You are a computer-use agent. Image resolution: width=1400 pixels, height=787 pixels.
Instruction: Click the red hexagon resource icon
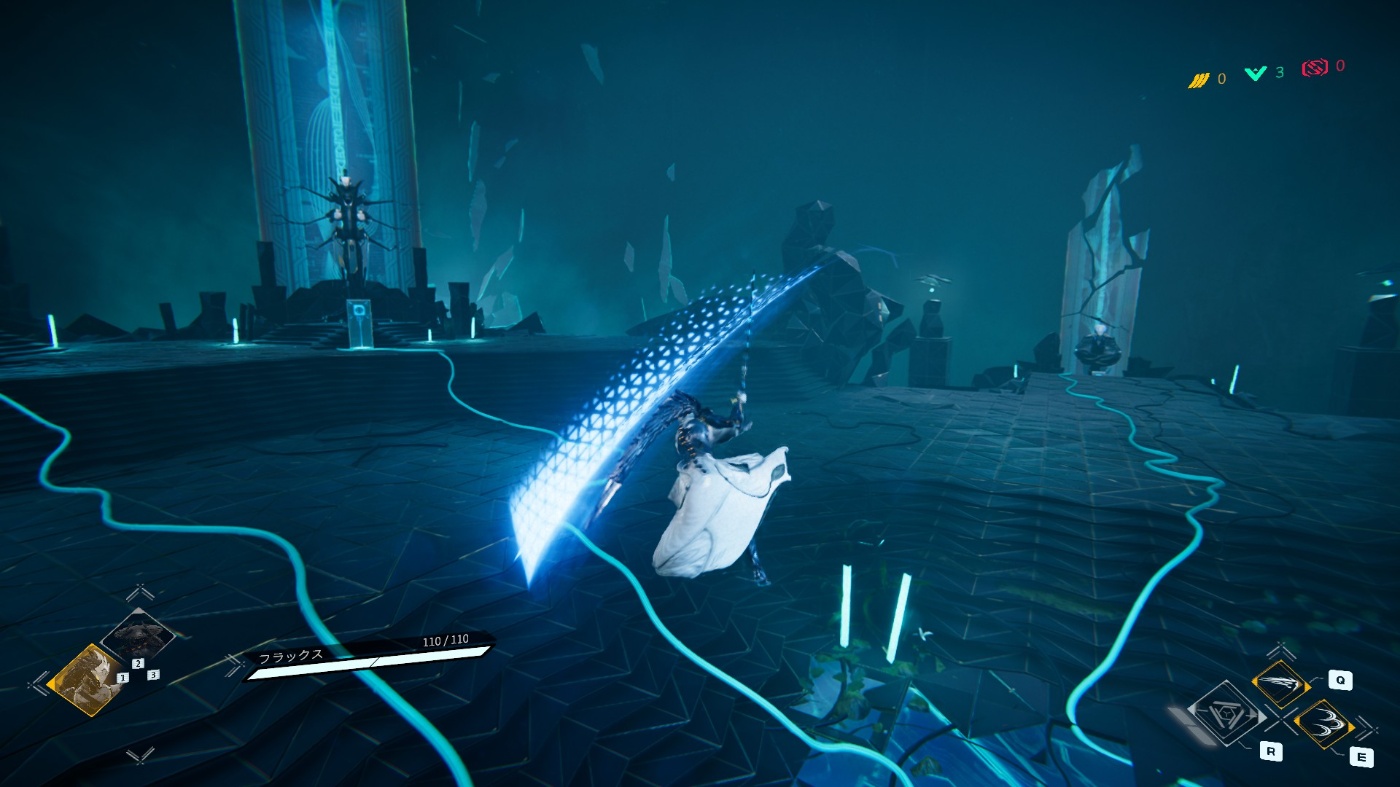[1314, 67]
